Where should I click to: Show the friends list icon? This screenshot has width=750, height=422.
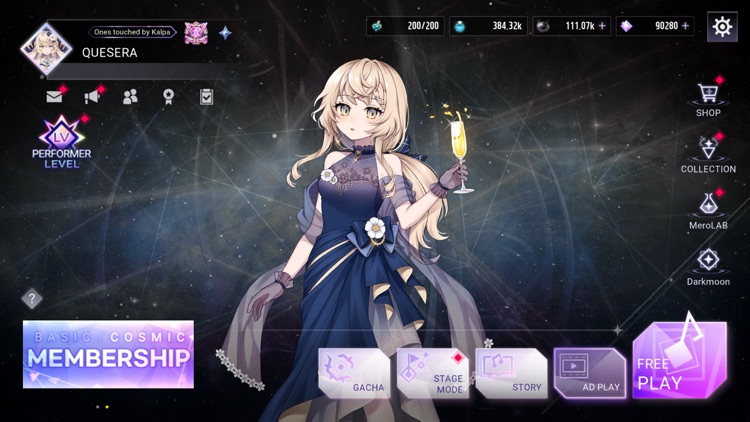click(130, 97)
